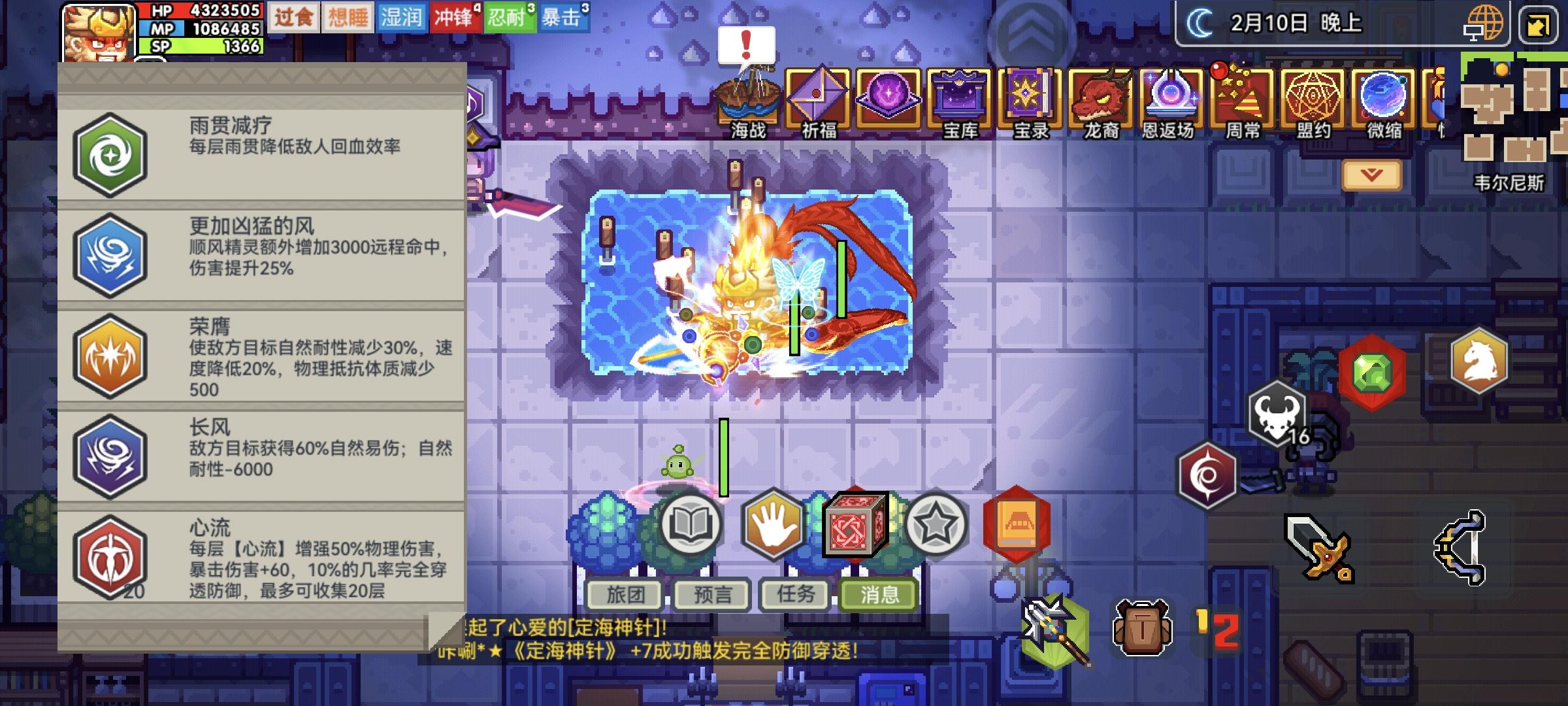Click the exit door button at top right

pos(1541,25)
